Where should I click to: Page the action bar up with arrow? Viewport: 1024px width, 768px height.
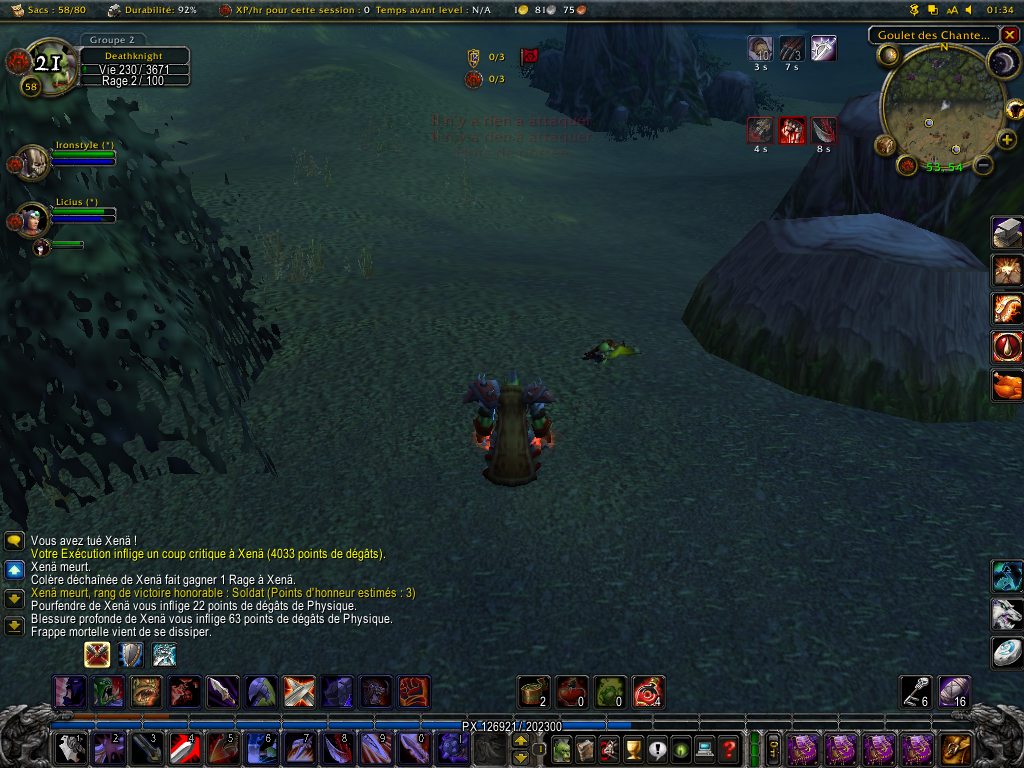click(520, 741)
